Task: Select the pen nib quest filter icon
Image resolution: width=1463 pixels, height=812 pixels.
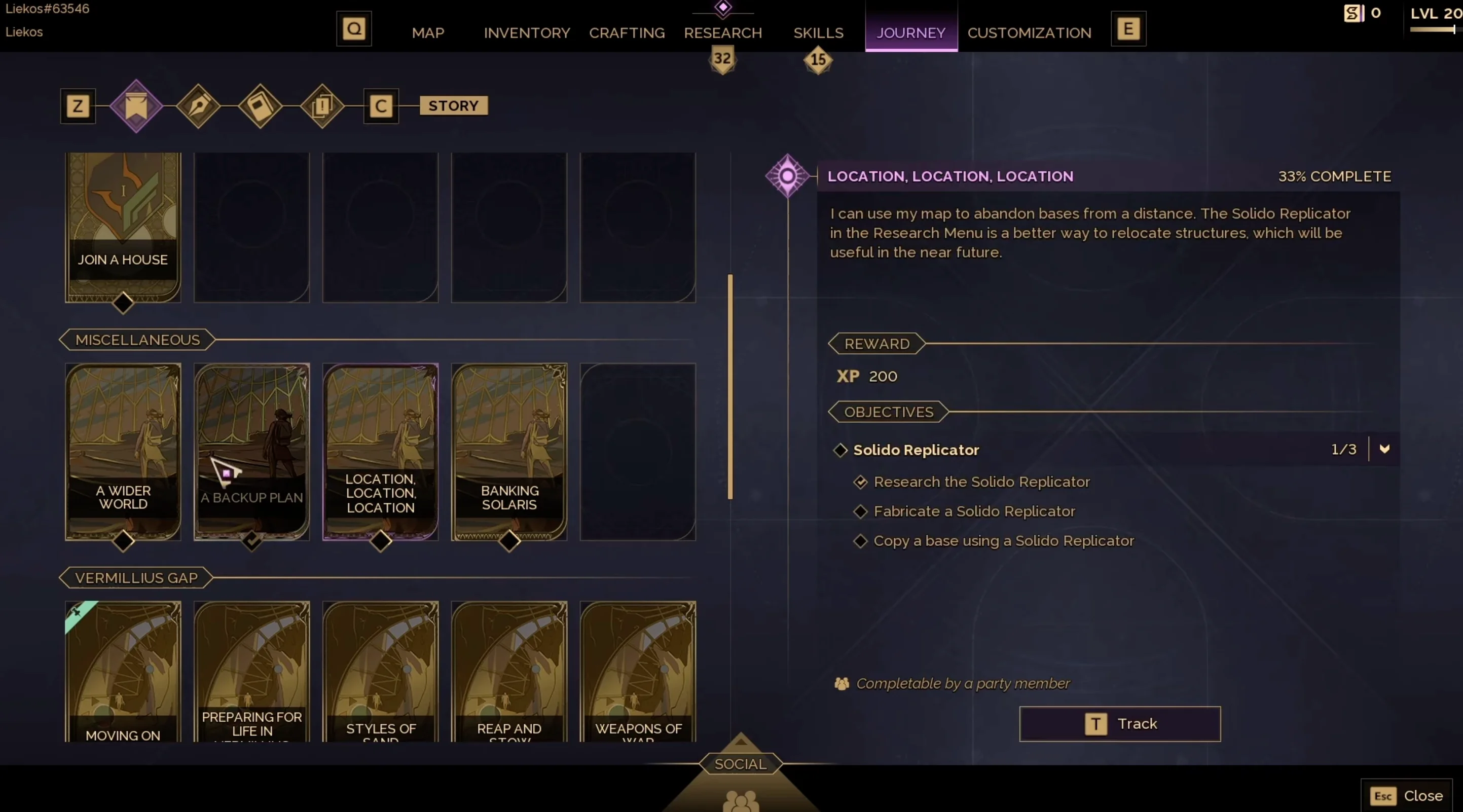Action: coord(198,107)
